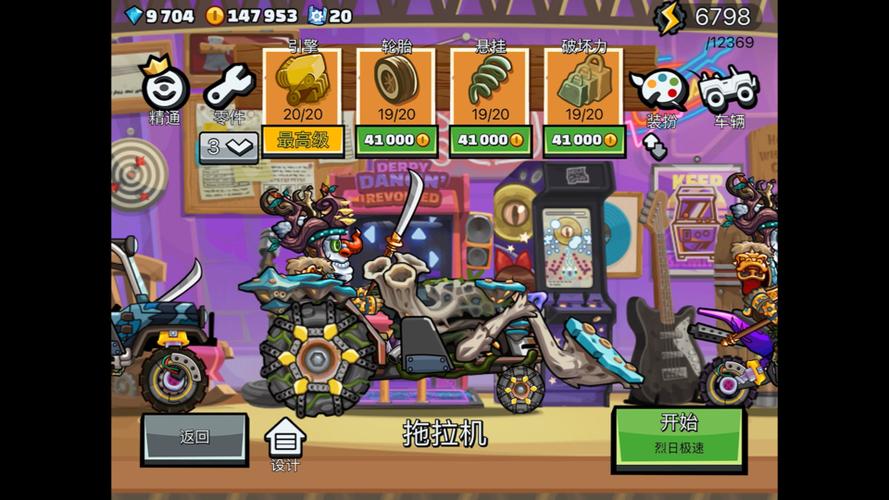Open the 车辆 vehicle selection

[x=728, y=92]
